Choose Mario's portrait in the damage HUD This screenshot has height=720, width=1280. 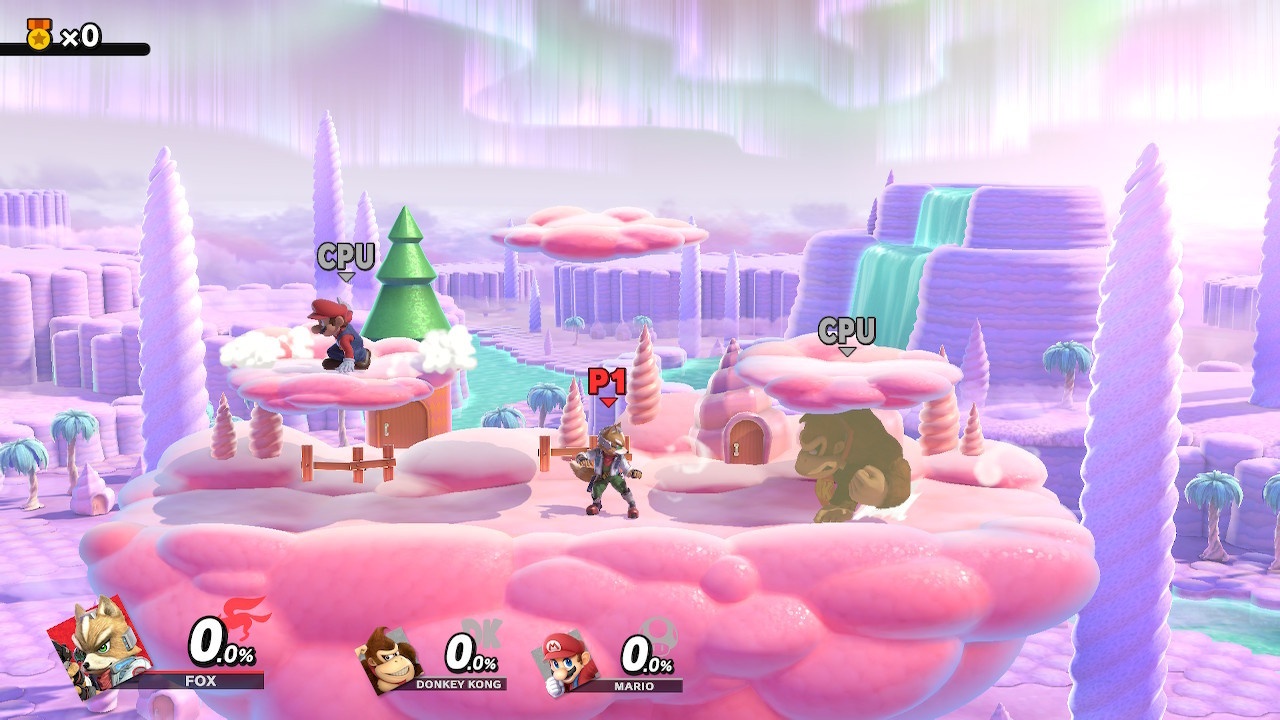pyautogui.click(x=568, y=661)
